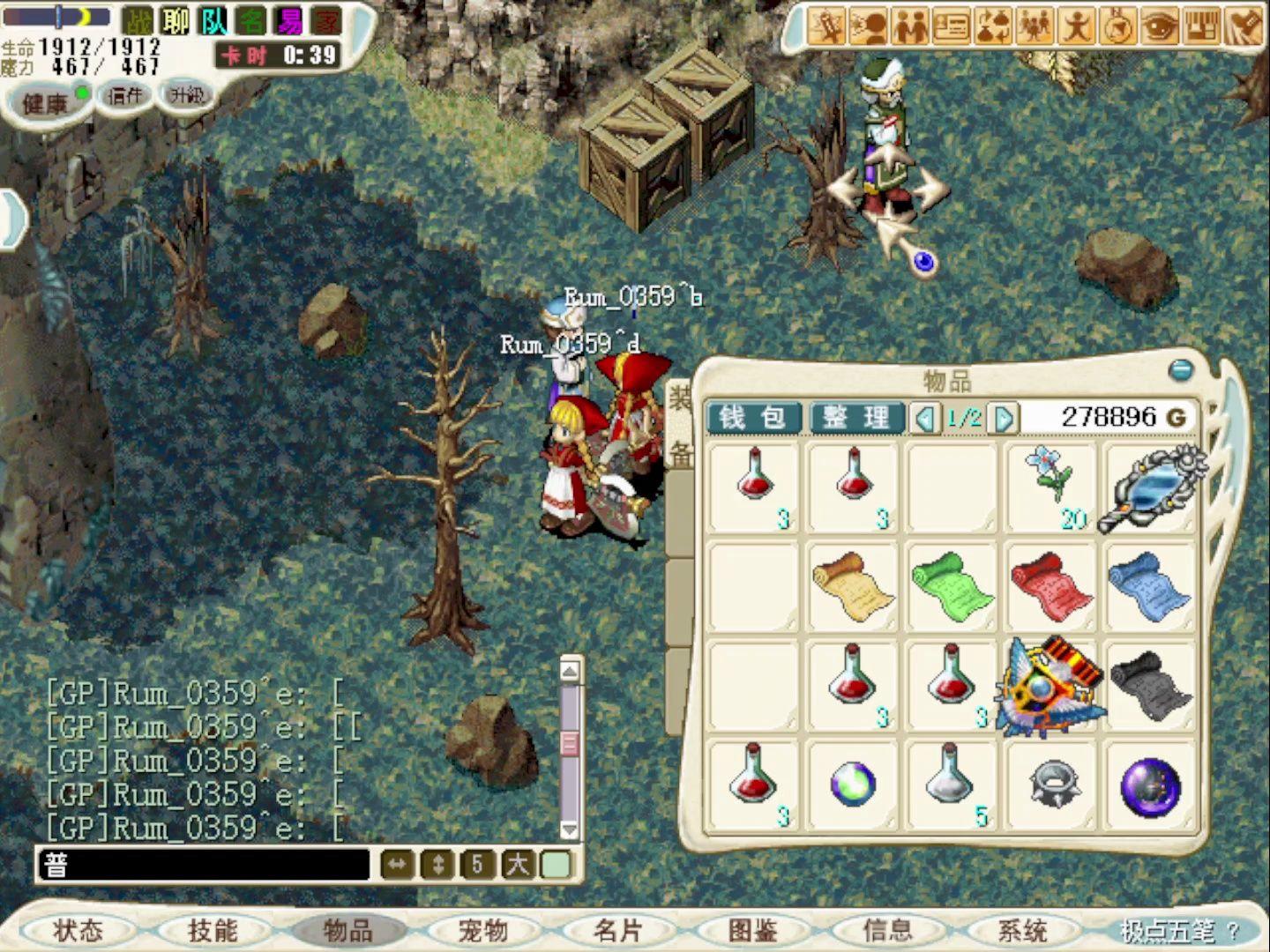The image size is (1270, 952).
Task: Go to next inventory page arrow
Action: tap(1005, 418)
